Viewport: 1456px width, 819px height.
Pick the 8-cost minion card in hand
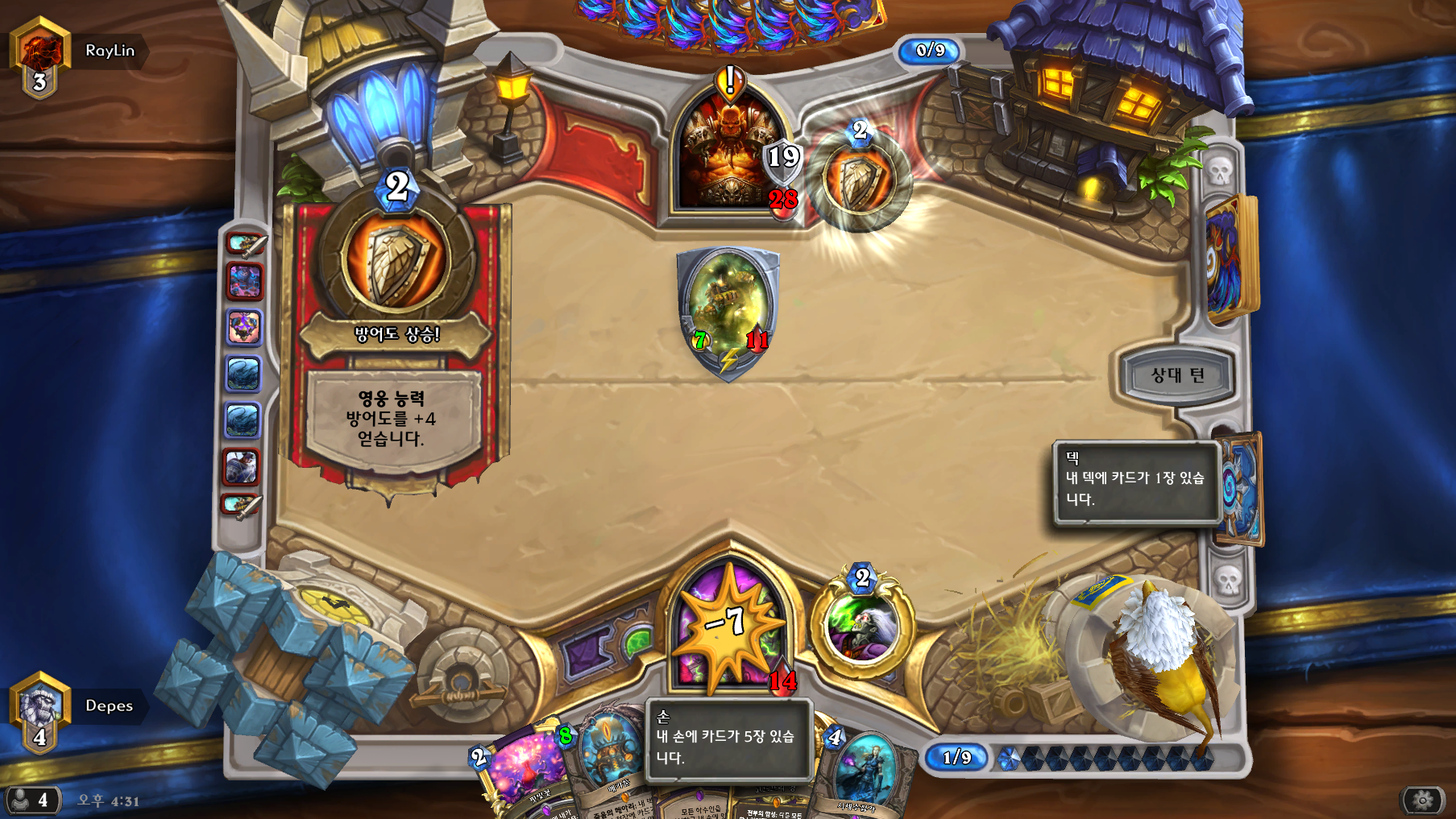(606, 761)
